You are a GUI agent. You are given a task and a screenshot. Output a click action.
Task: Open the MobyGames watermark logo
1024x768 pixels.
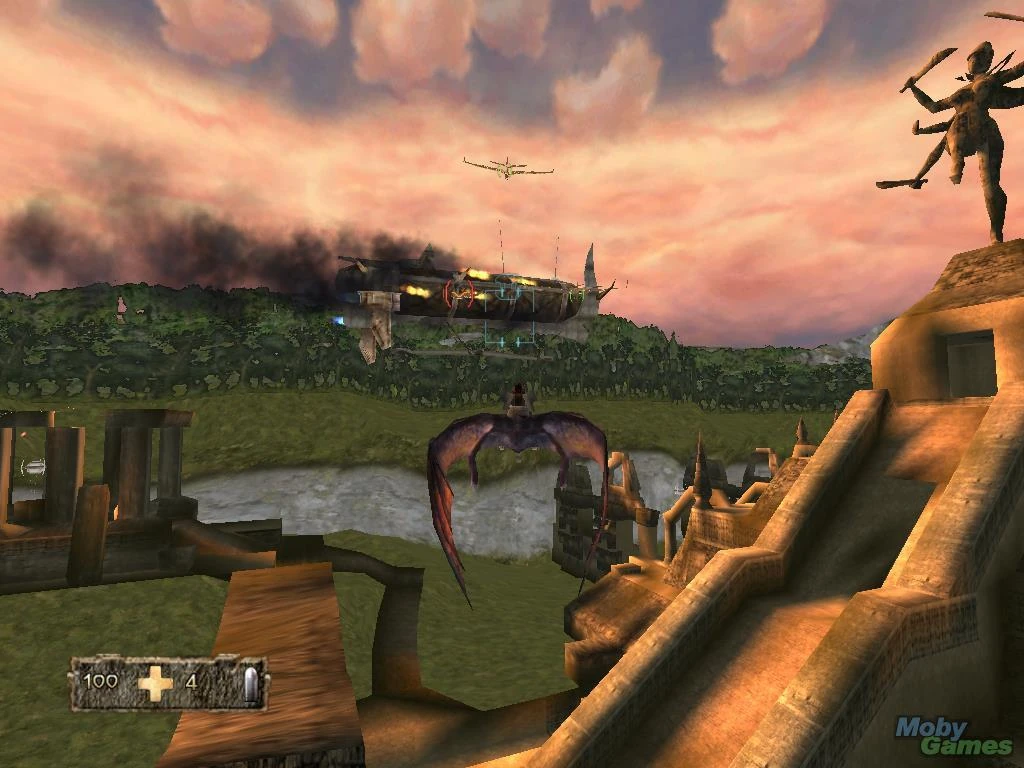tap(953, 737)
